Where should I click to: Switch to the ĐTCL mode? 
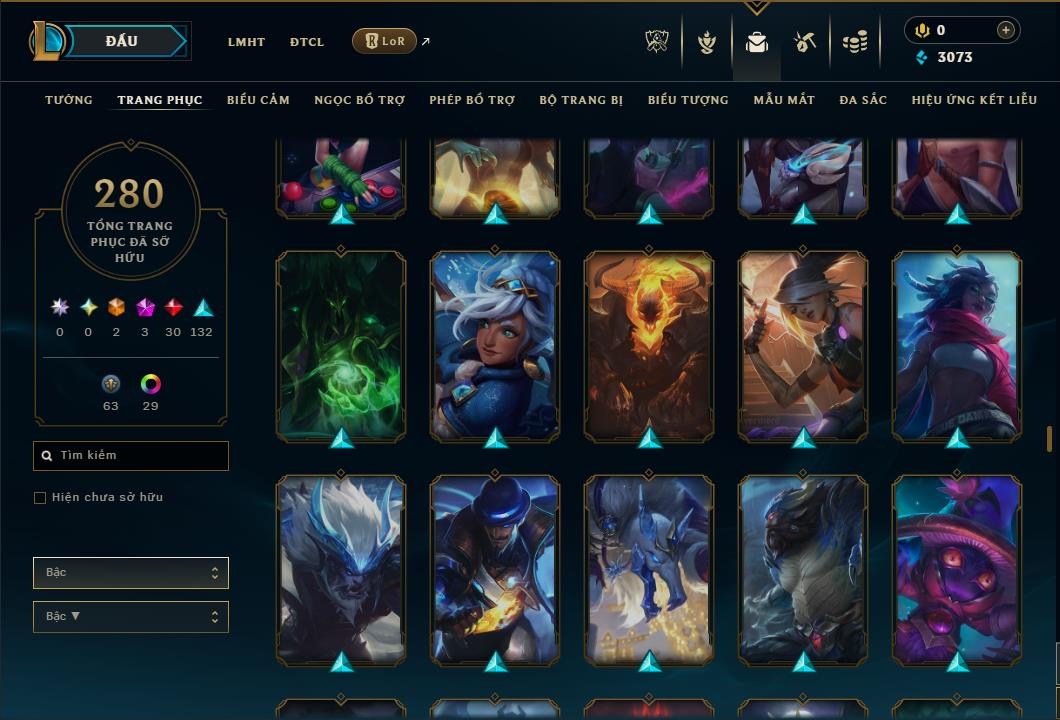coord(307,42)
